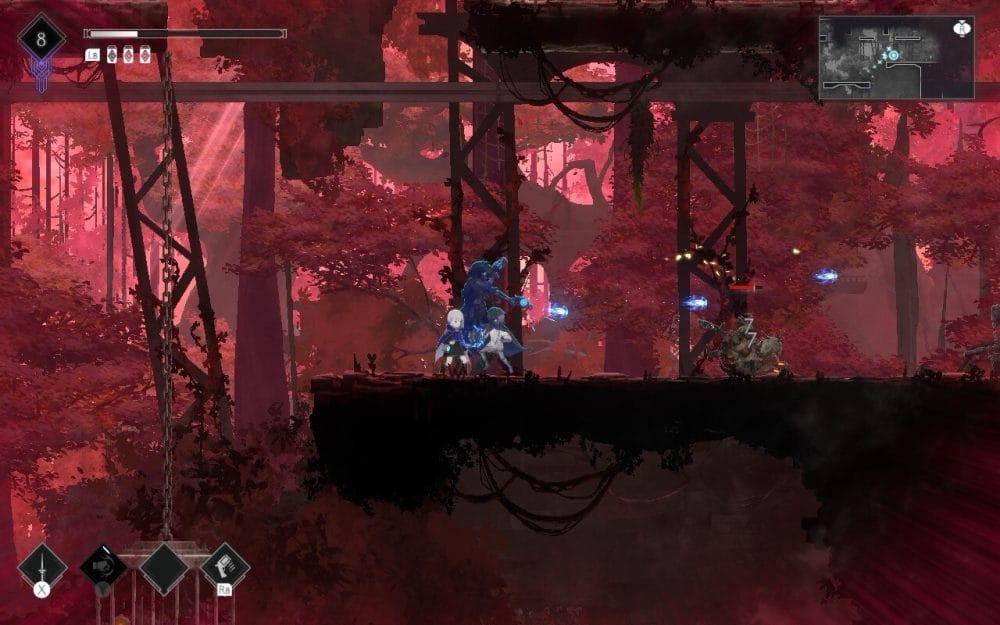1000x625 pixels.
Task: Trigger the pistol skill slot
Action: coord(225,567)
